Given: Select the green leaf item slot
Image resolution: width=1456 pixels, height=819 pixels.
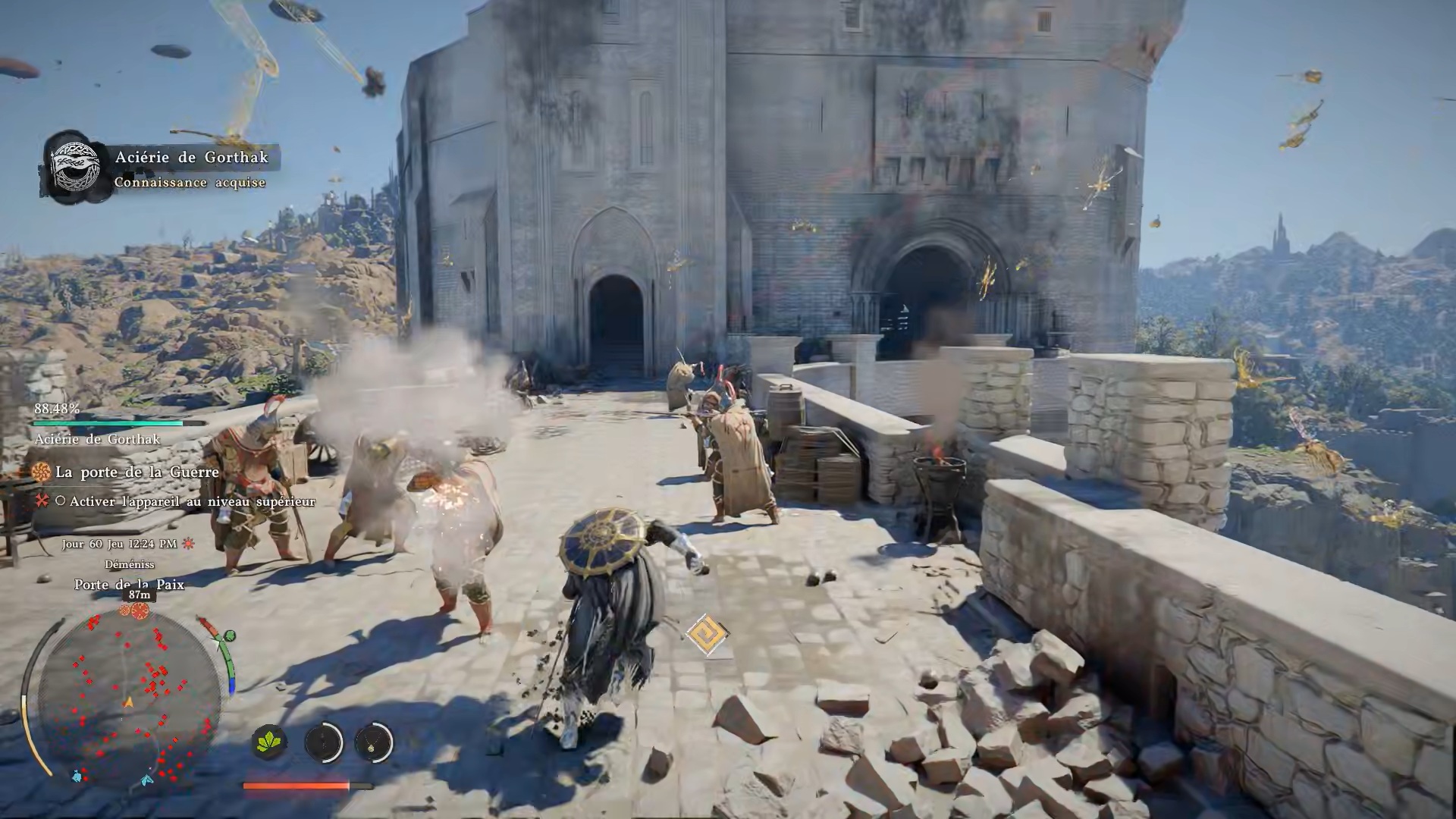Looking at the screenshot, I should [269, 742].
